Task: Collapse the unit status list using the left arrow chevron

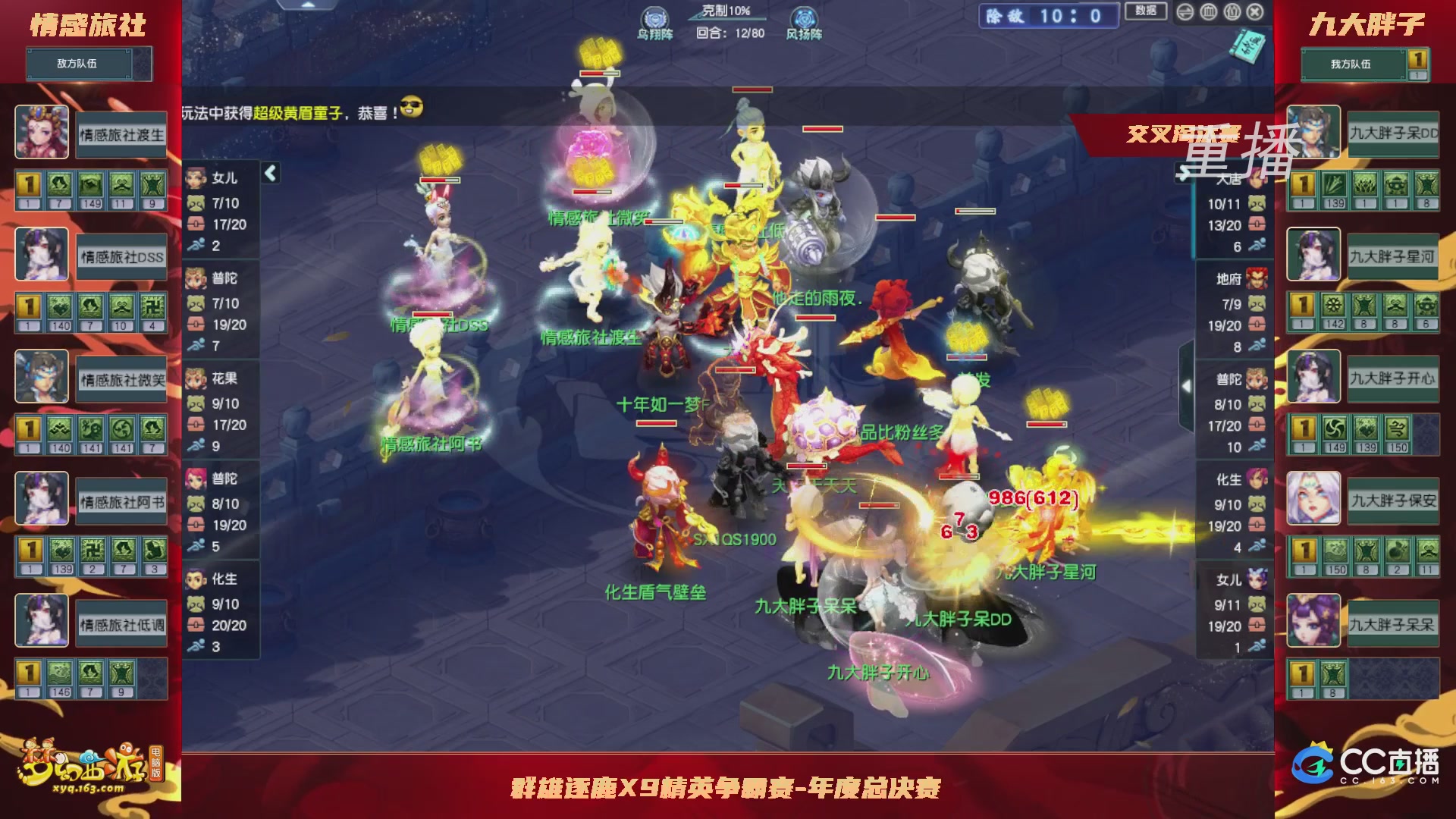Action: coord(269,173)
